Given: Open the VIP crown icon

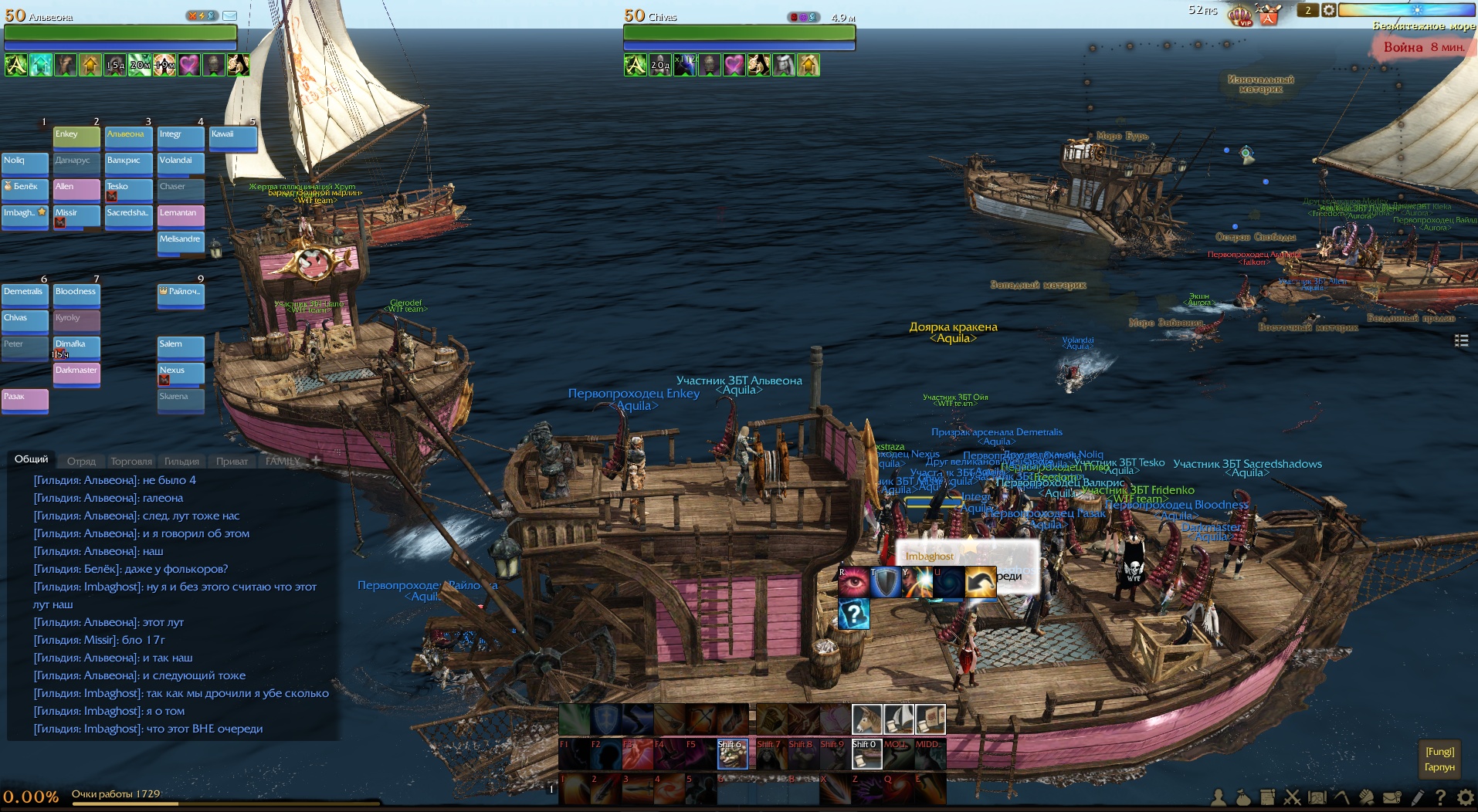Looking at the screenshot, I should click(1240, 15).
